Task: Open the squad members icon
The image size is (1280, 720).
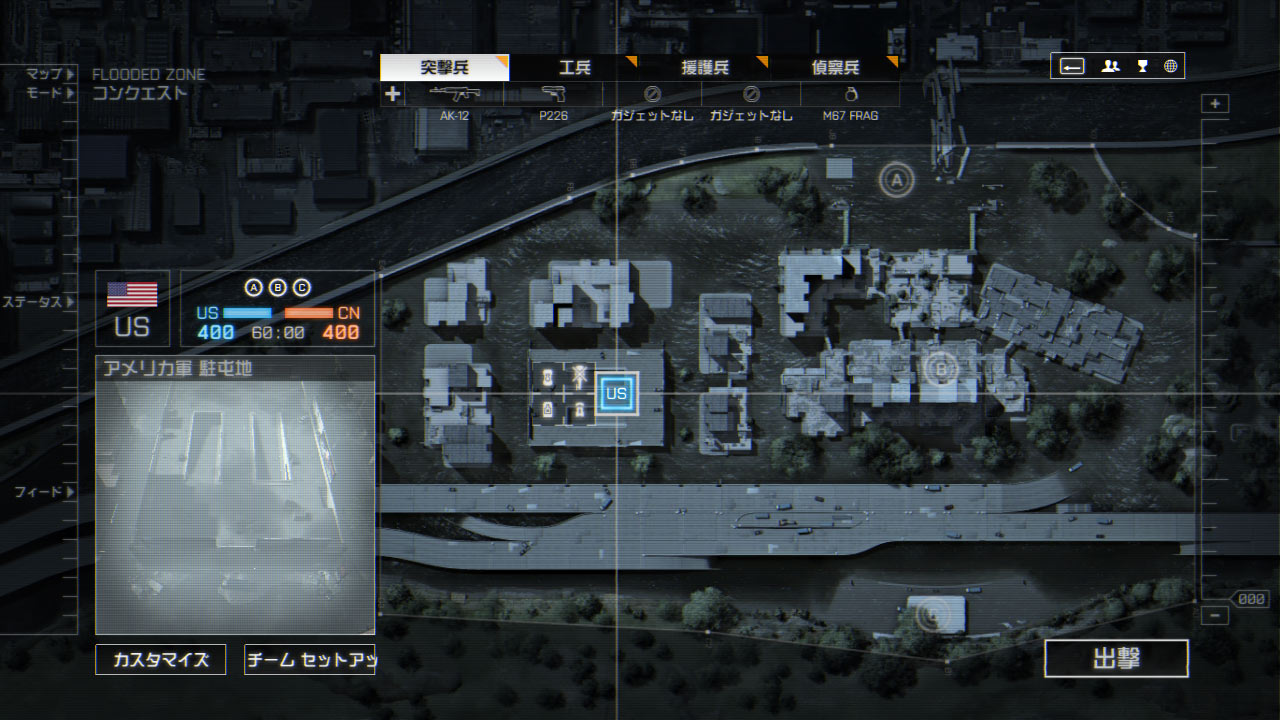Action: [x=1110, y=66]
